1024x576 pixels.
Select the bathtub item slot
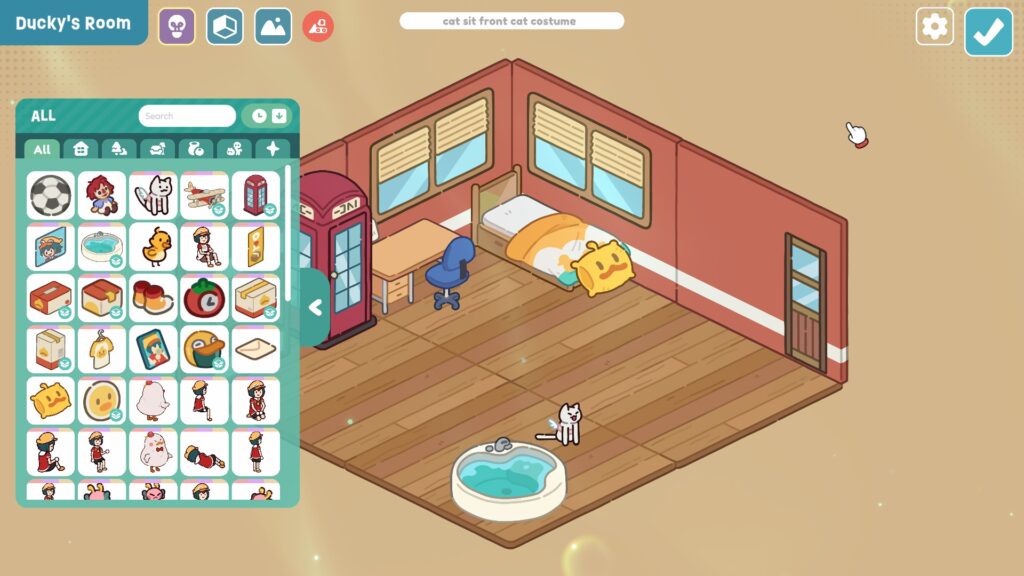[102, 246]
